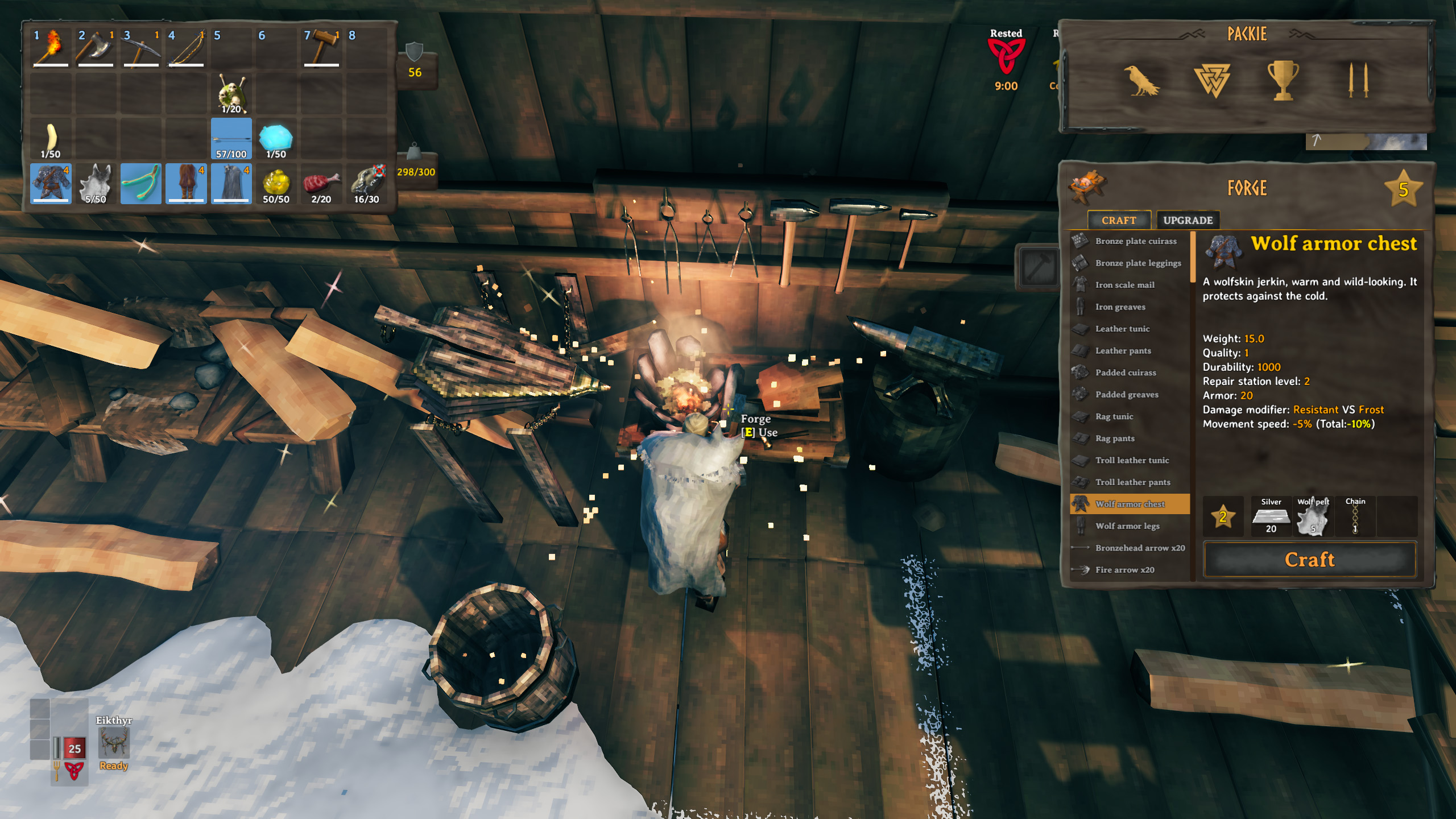Select the yellow coins stack in inventory
The image size is (1456, 819).
(276, 184)
